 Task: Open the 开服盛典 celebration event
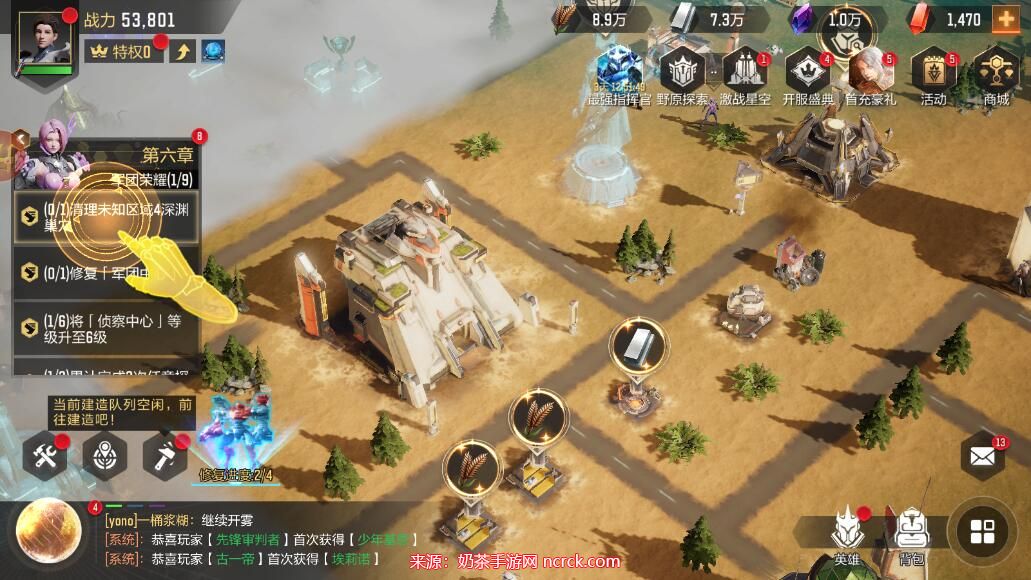tap(808, 73)
